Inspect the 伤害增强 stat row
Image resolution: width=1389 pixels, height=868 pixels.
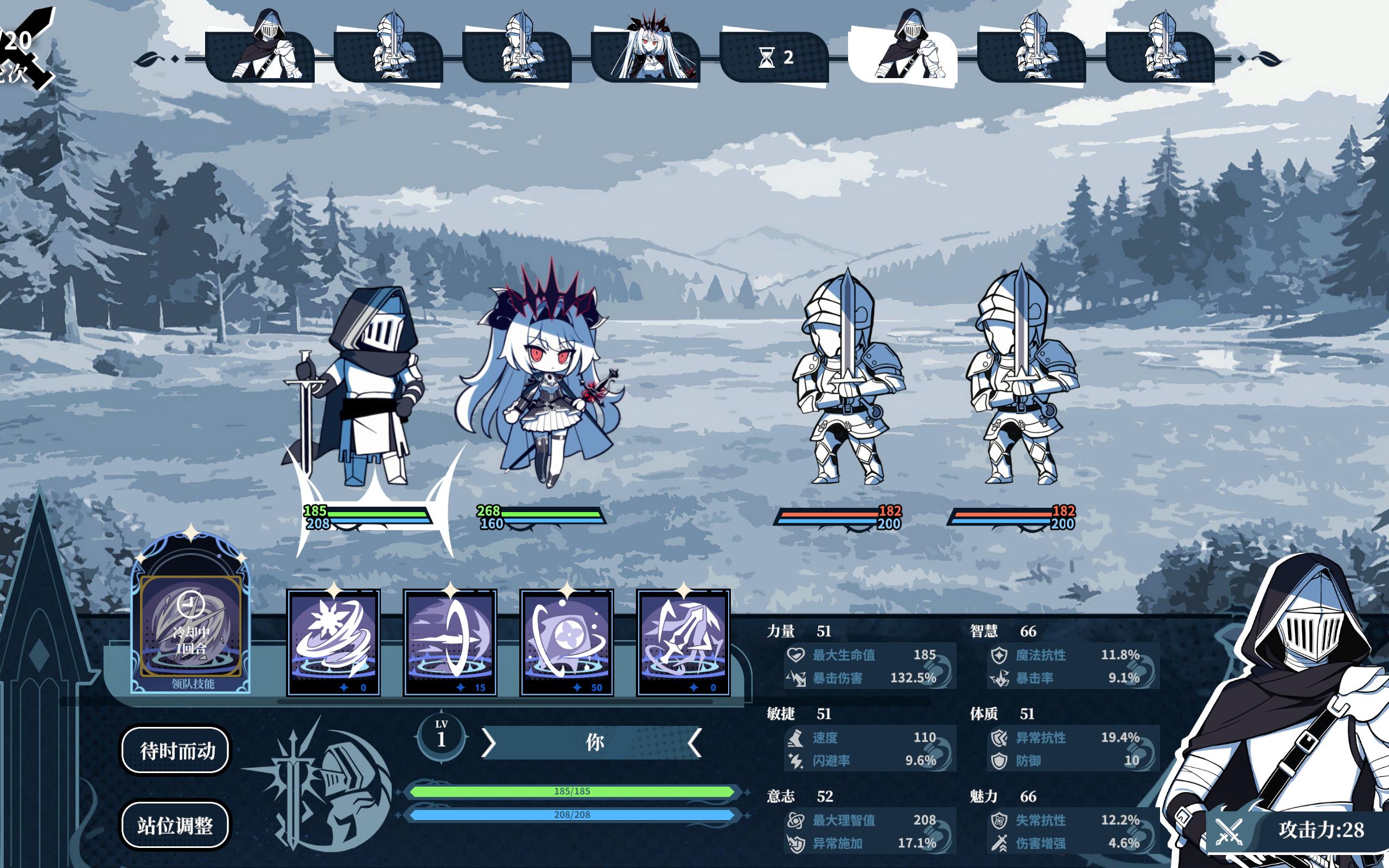pos(1072,843)
